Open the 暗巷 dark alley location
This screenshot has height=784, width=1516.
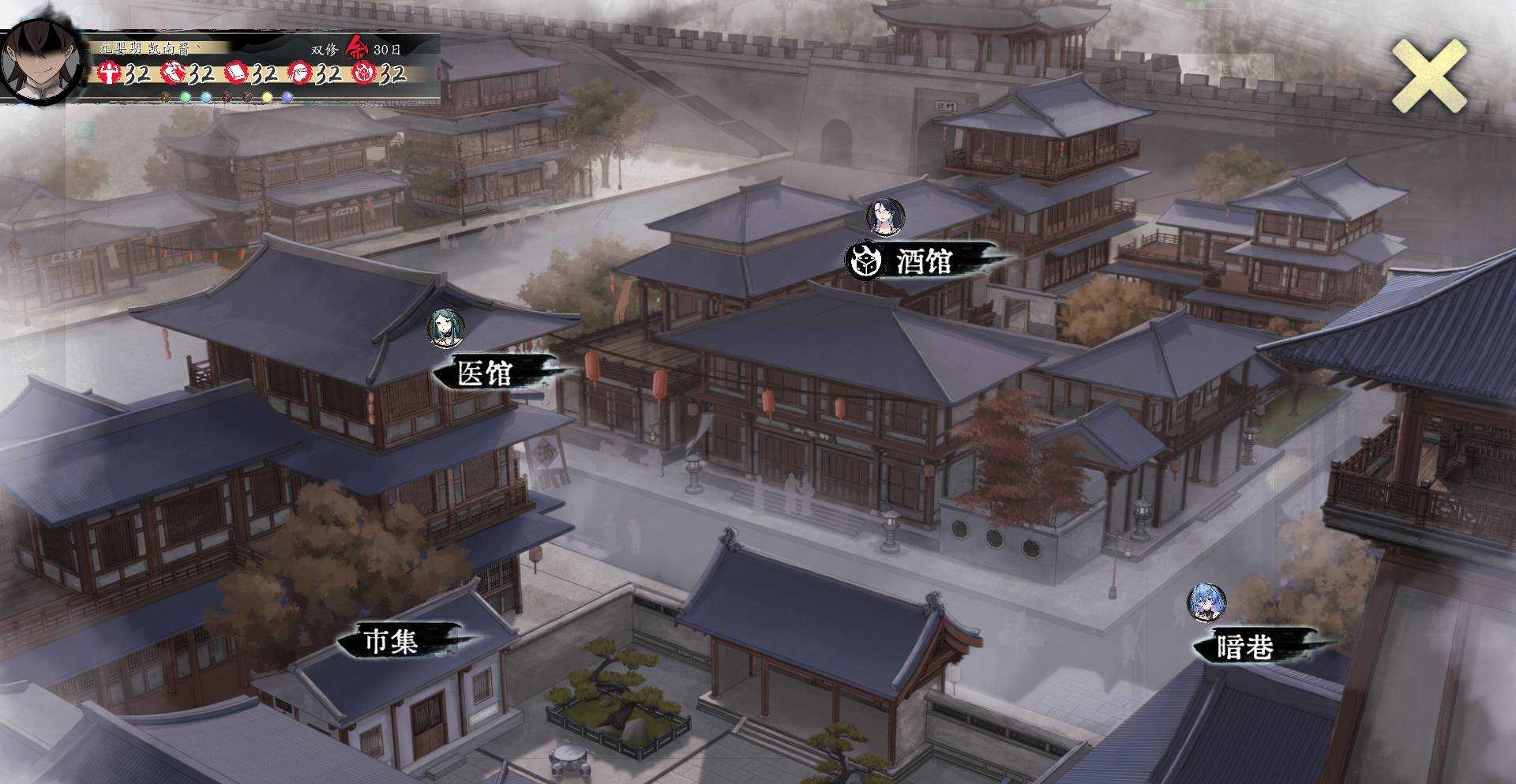coord(1245,647)
